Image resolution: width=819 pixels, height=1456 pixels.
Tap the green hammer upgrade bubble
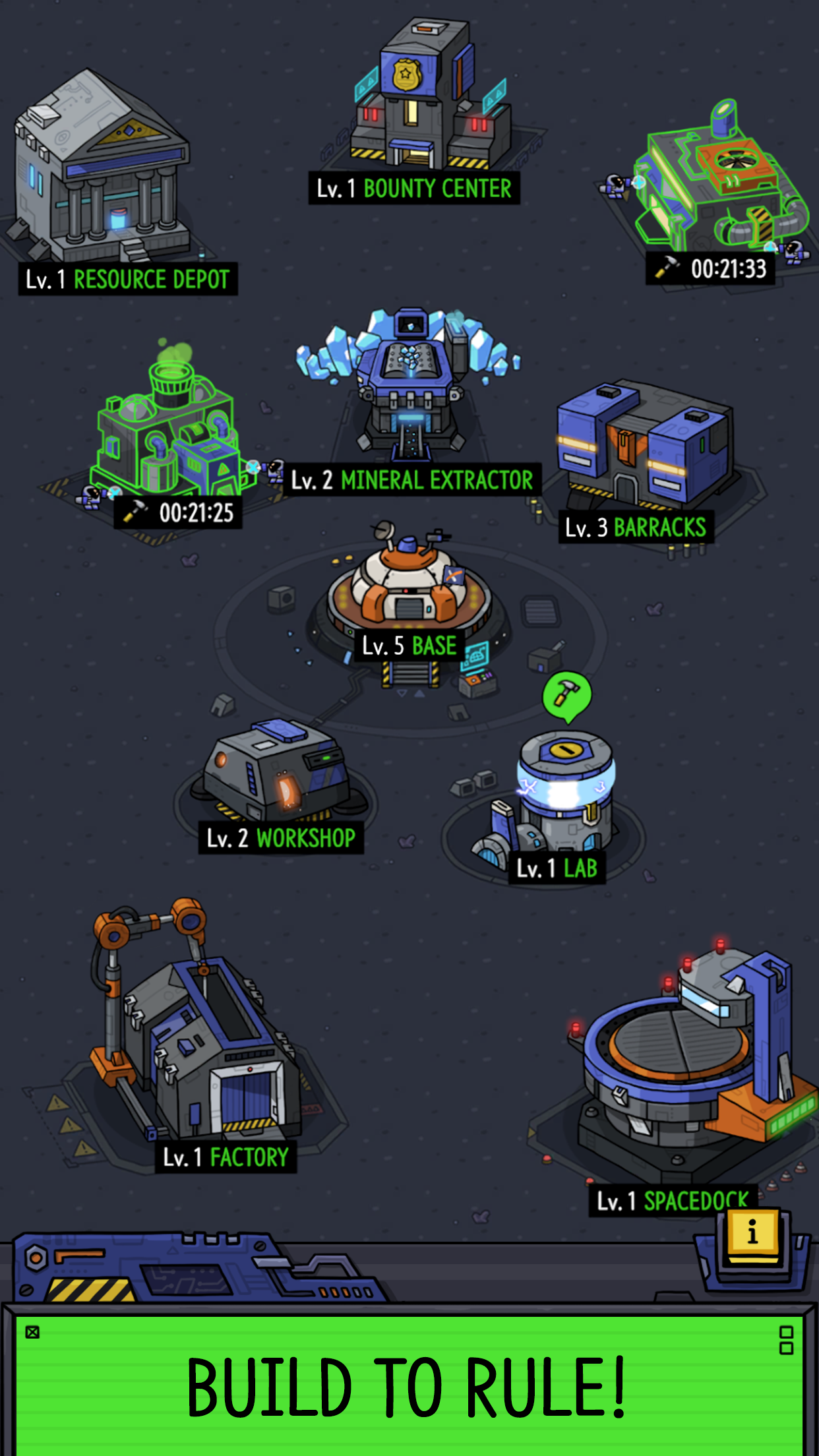point(566,695)
